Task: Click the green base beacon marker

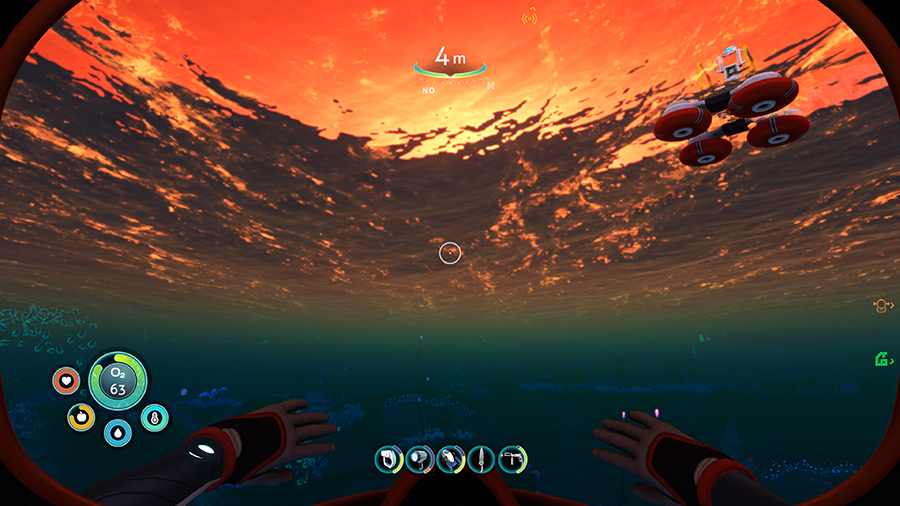Action: tap(883, 359)
